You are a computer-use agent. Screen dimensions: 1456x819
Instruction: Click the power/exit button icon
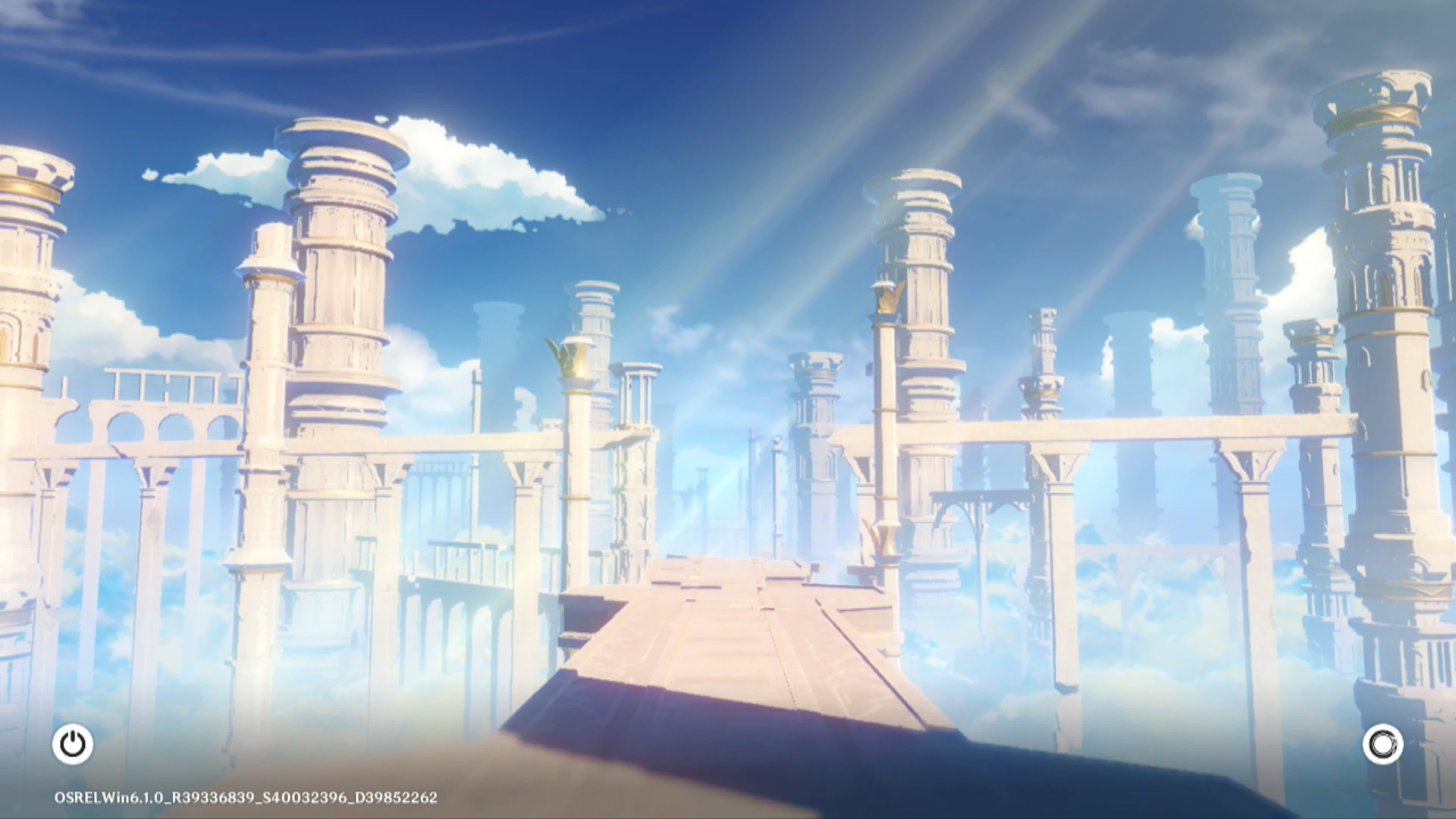pyautogui.click(x=73, y=744)
